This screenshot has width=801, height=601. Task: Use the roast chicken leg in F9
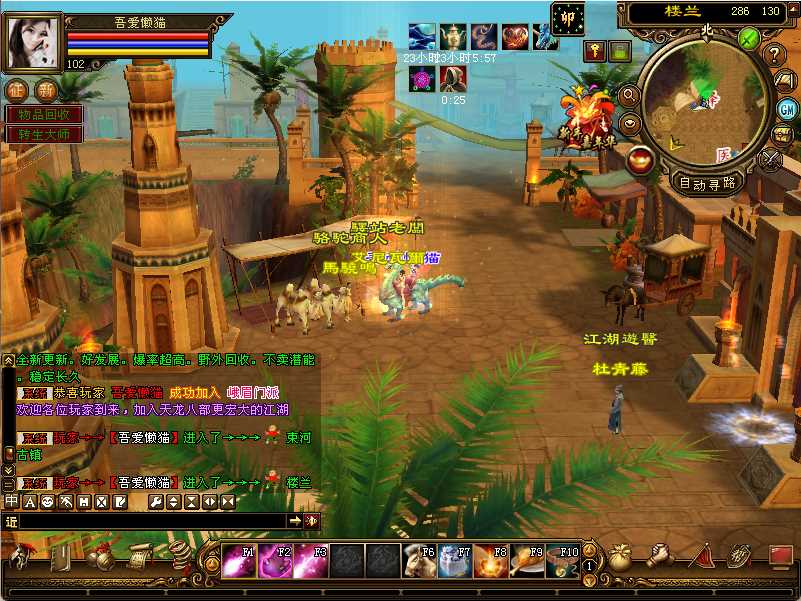[526, 561]
